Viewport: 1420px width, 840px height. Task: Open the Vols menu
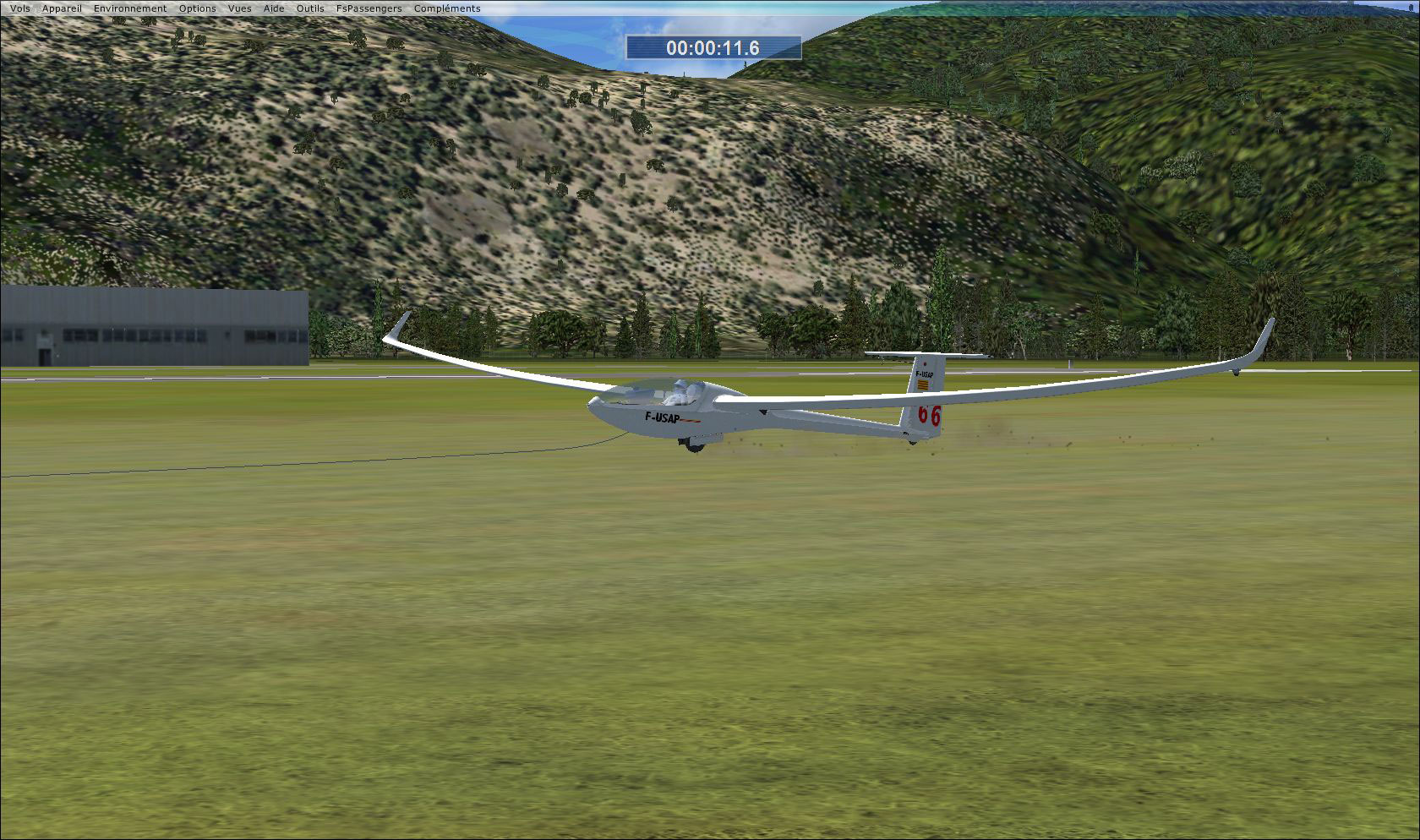coord(19,8)
